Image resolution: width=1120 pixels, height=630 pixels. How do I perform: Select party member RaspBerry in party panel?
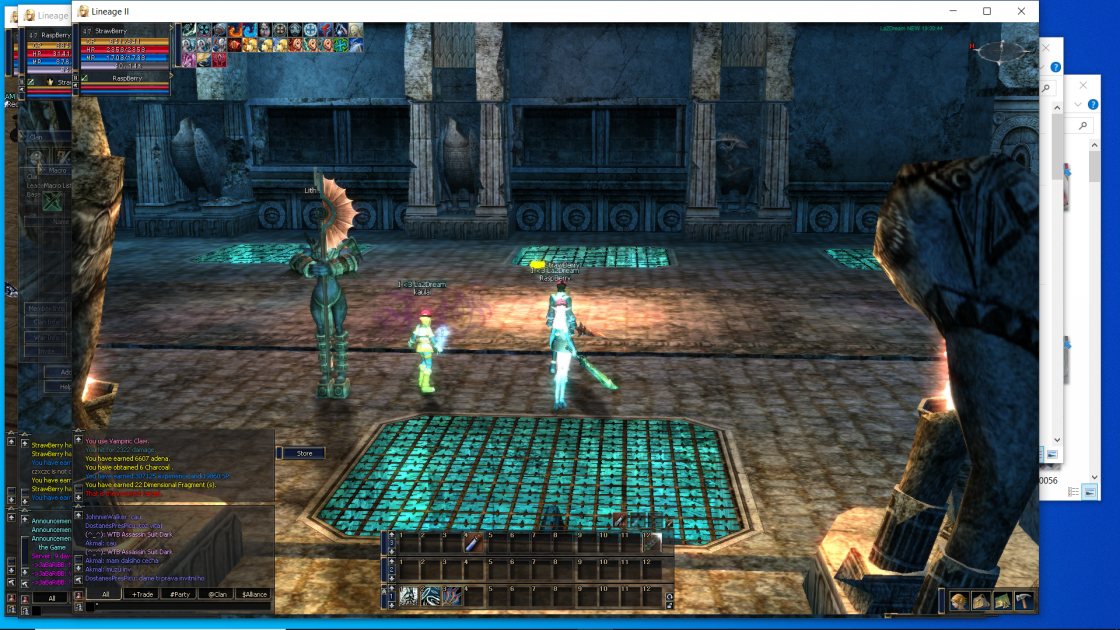tap(126, 77)
